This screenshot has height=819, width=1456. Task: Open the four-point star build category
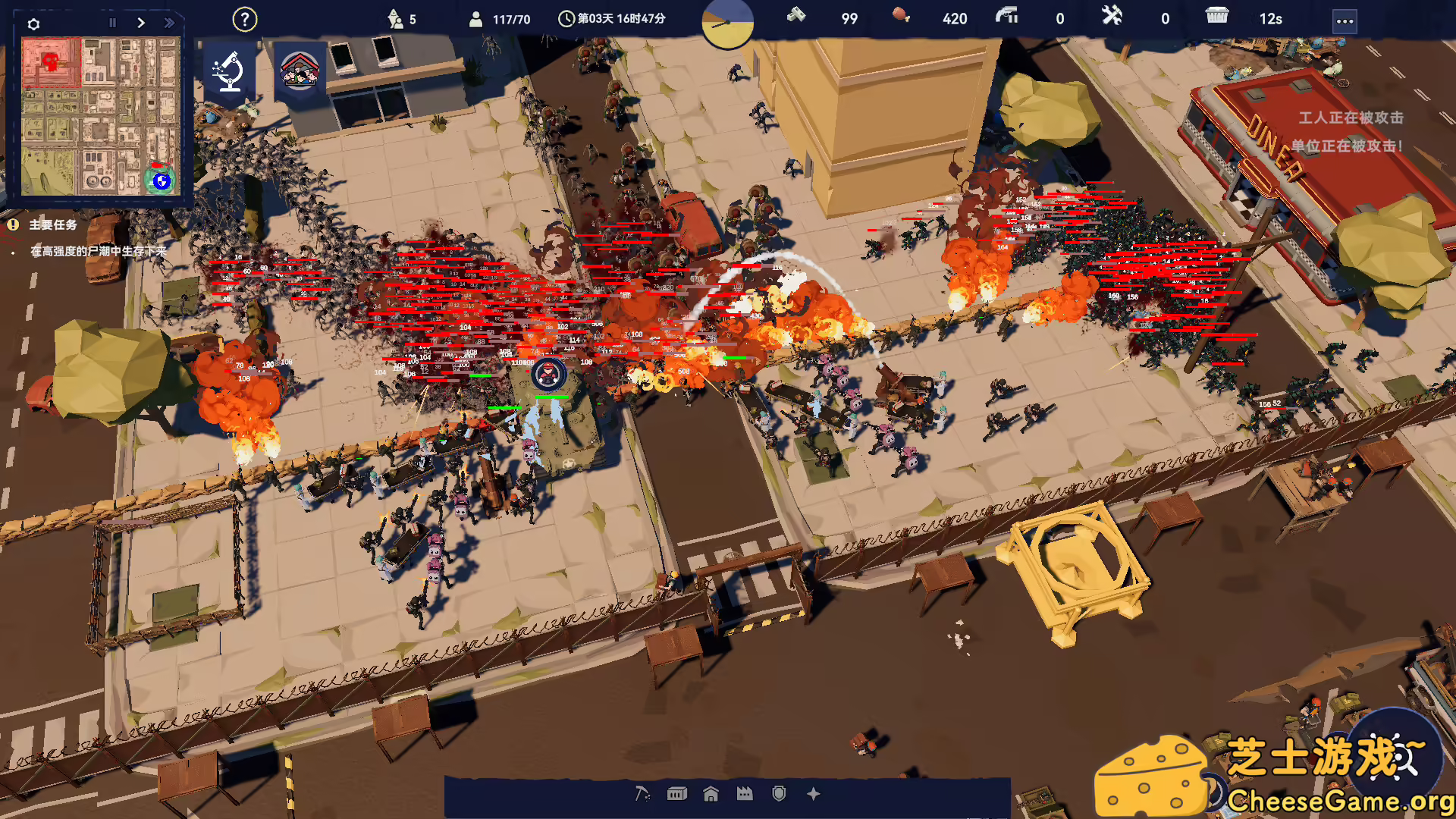click(814, 794)
